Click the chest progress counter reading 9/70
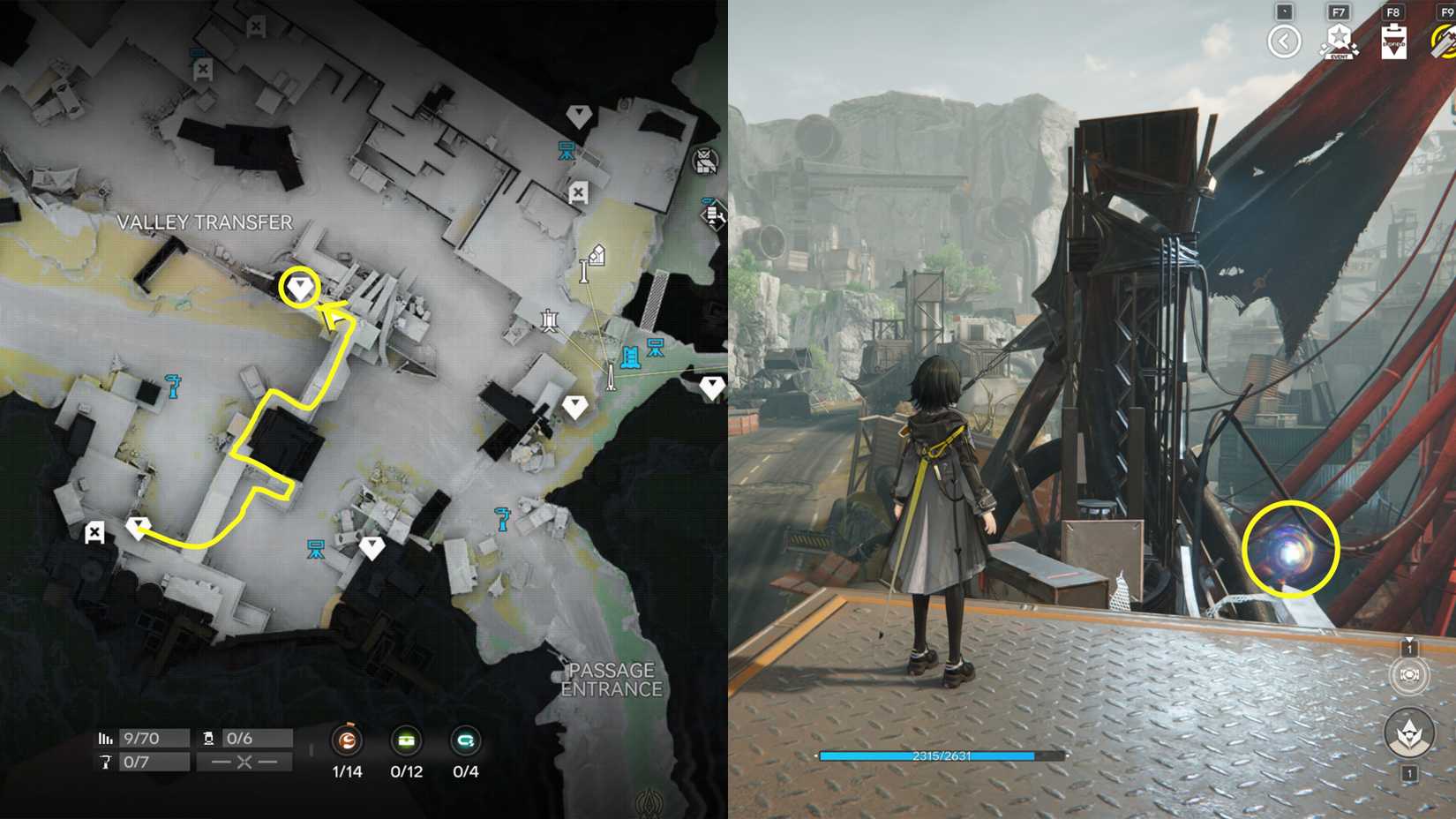The image size is (1456, 819). click(144, 738)
